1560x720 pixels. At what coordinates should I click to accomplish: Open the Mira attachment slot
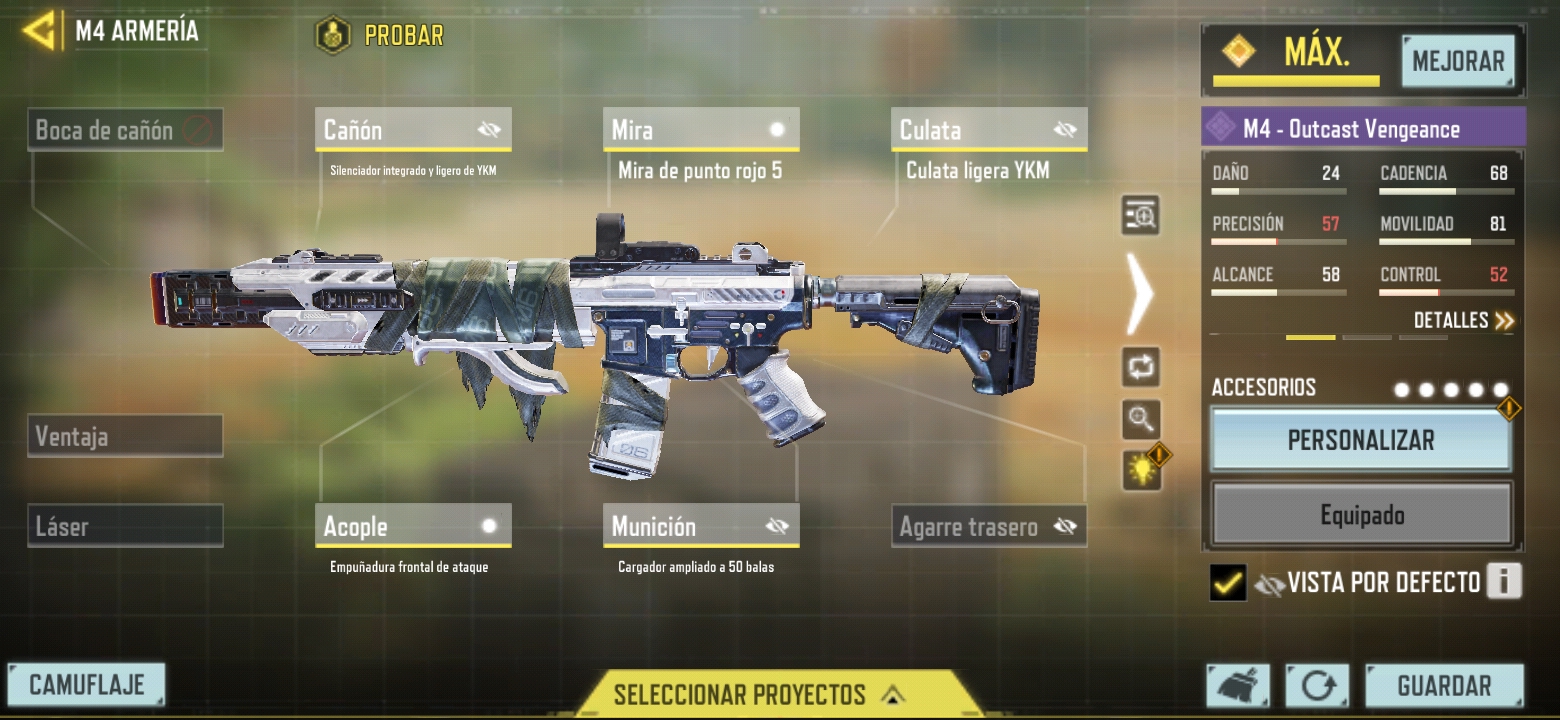tap(701, 130)
